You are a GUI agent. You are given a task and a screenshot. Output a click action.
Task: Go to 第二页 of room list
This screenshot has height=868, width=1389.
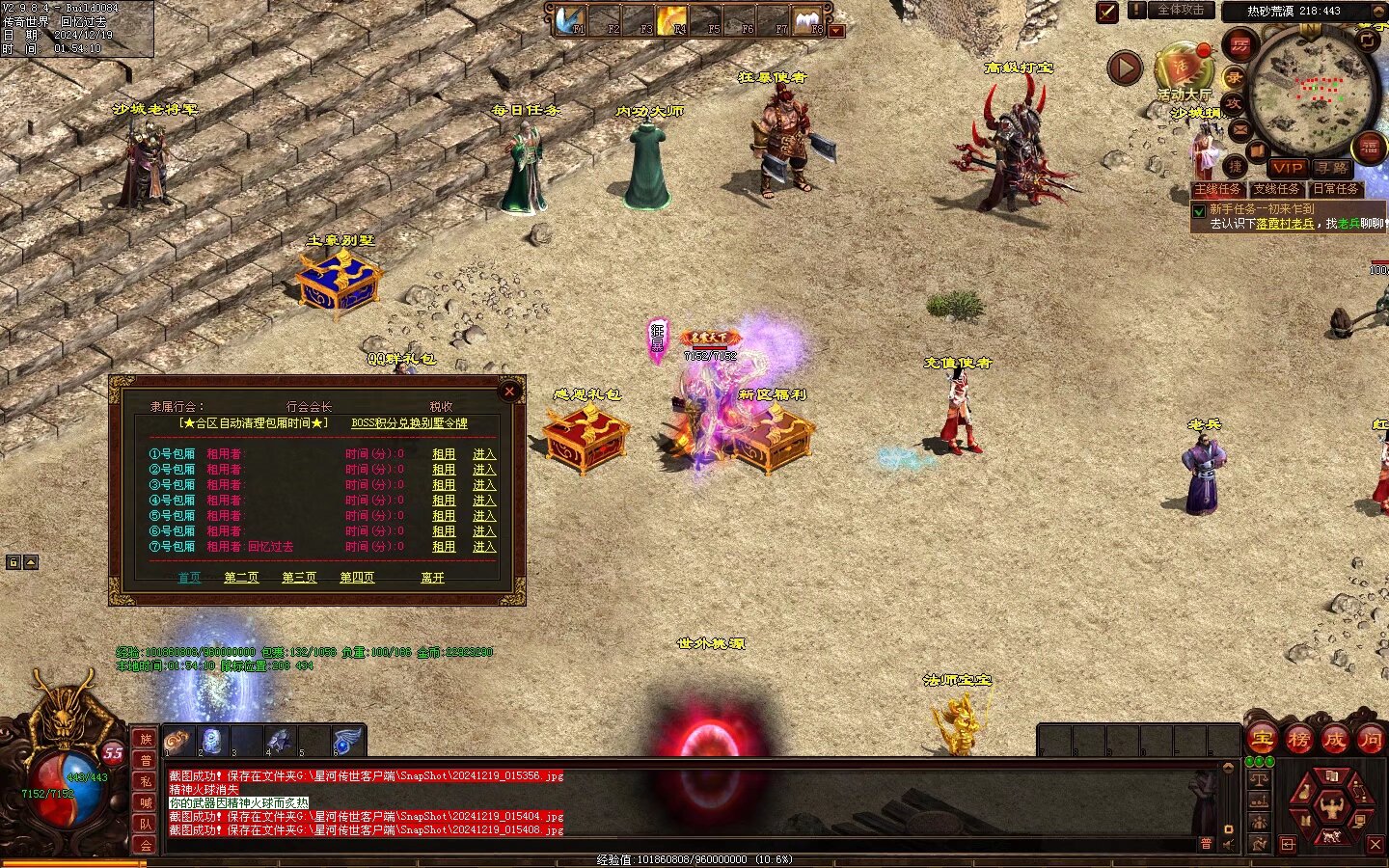(x=241, y=578)
